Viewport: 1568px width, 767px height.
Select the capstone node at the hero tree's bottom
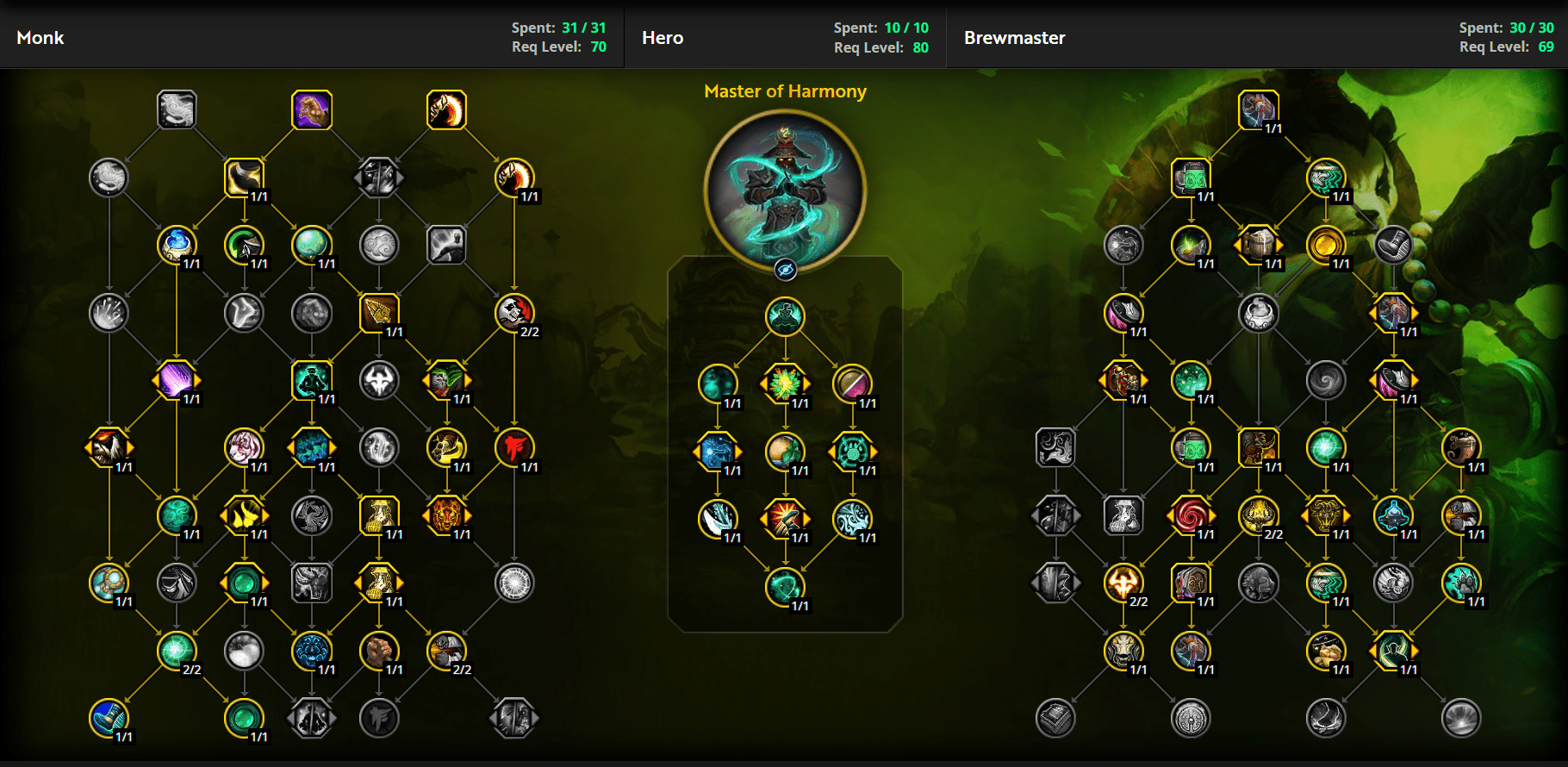[x=786, y=587]
